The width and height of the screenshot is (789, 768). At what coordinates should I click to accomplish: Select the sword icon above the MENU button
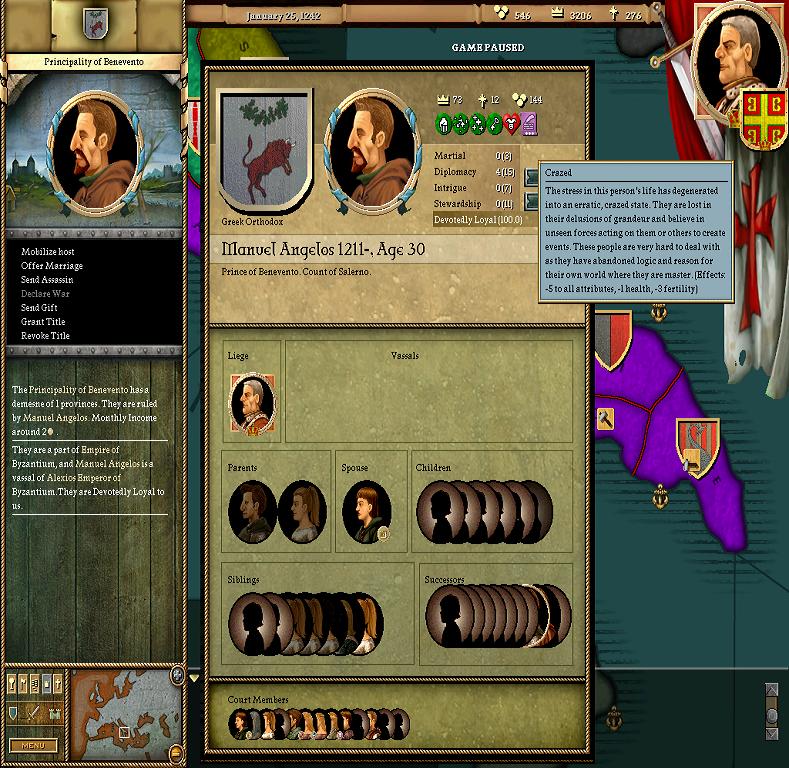[x=34, y=713]
